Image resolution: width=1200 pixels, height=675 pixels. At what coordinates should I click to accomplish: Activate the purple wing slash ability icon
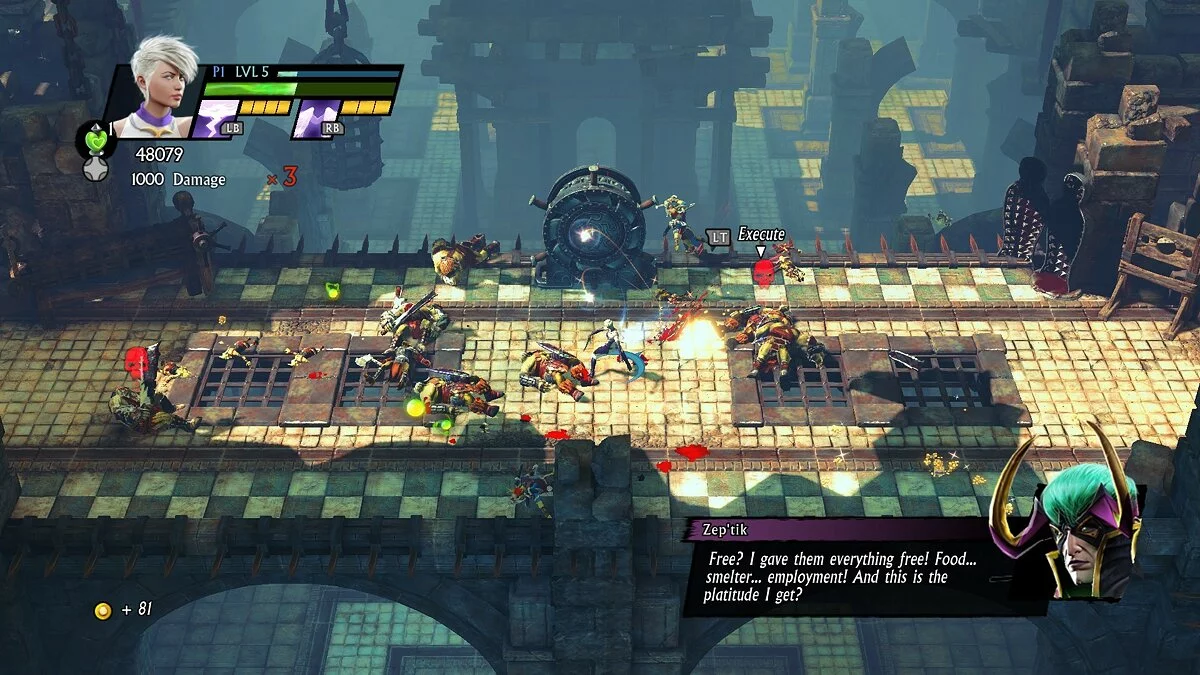314,119
